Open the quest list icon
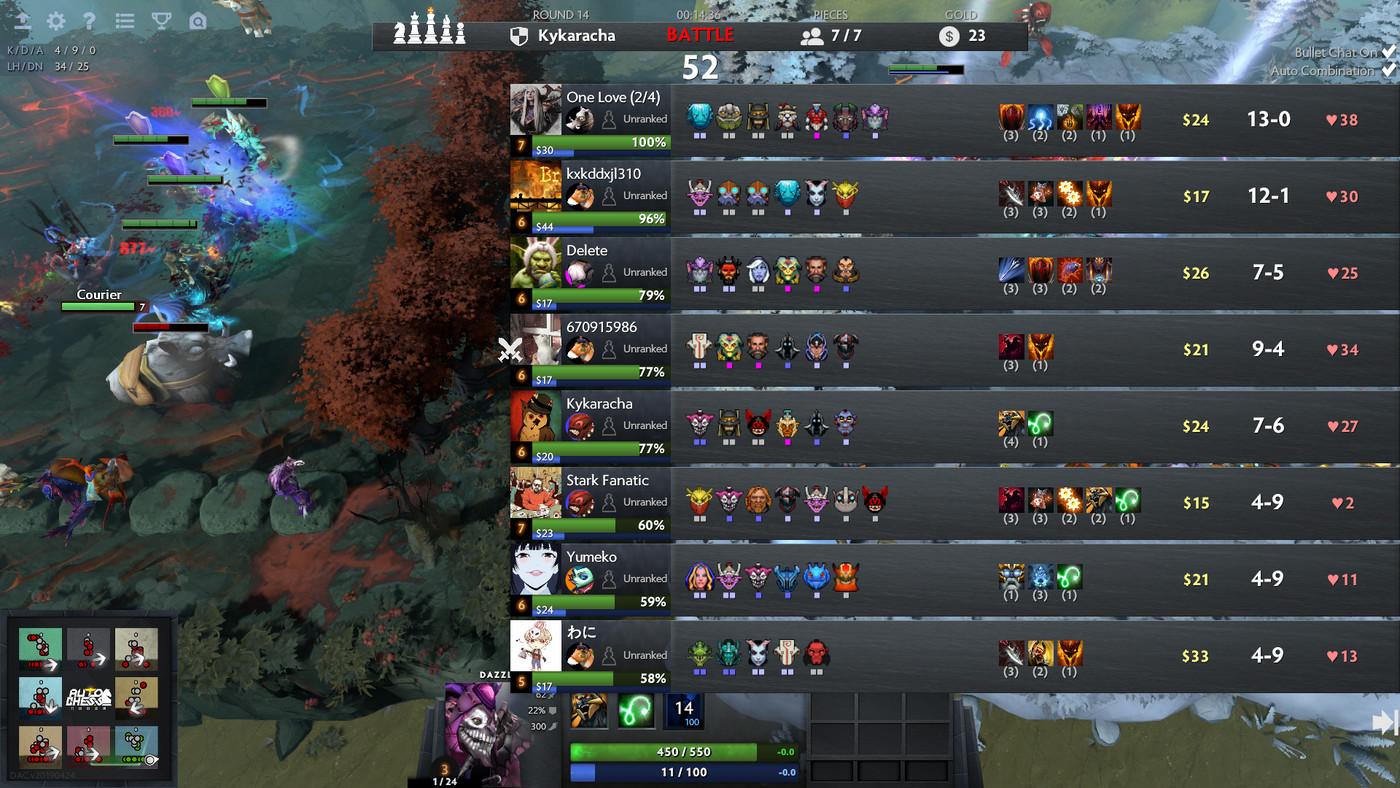This screenshot has height=788, width=1400. [124, 19]
